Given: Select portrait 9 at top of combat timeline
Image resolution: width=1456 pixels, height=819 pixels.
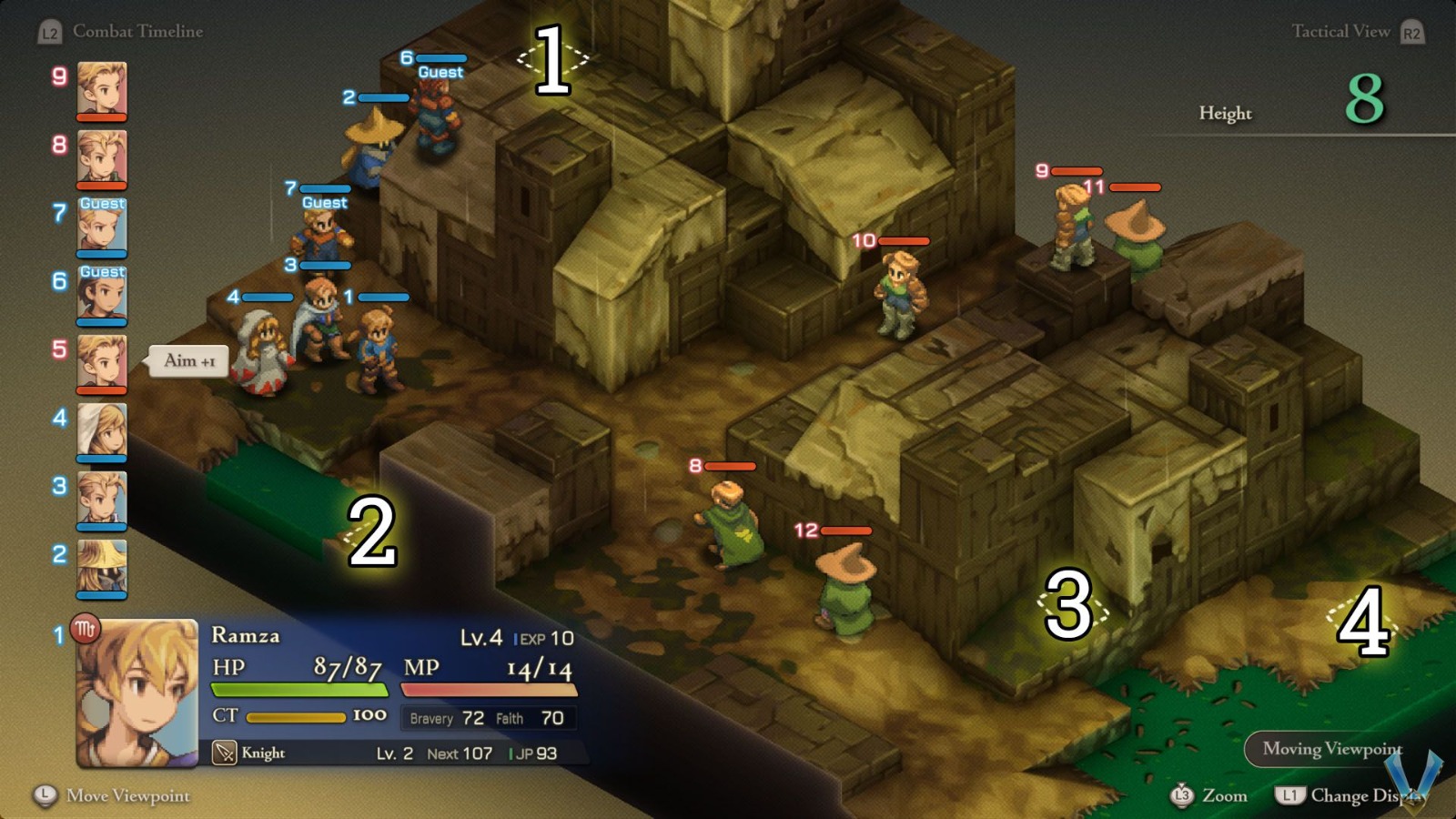Looking at the screenshot, I should (x=100, y=91).
